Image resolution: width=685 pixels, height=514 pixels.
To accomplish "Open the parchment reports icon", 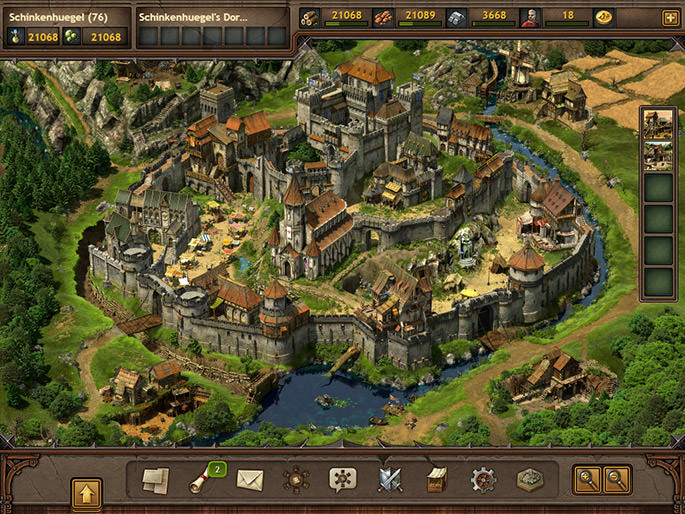I will click(x=155, y=480).
